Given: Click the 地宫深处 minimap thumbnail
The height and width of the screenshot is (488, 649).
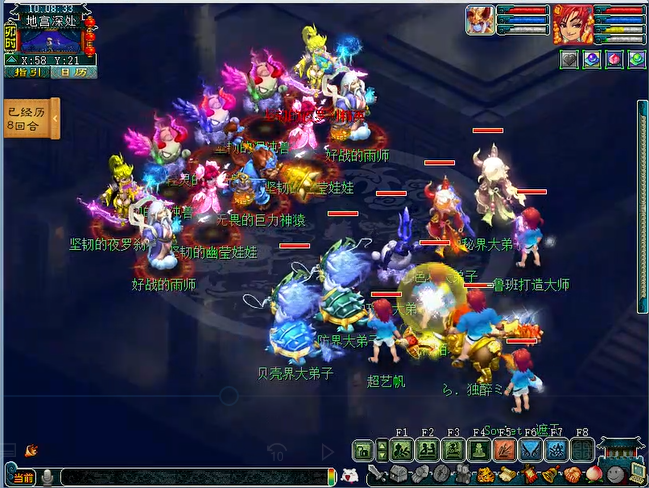Looking at the screenshot, I should (x=51, y=40).
